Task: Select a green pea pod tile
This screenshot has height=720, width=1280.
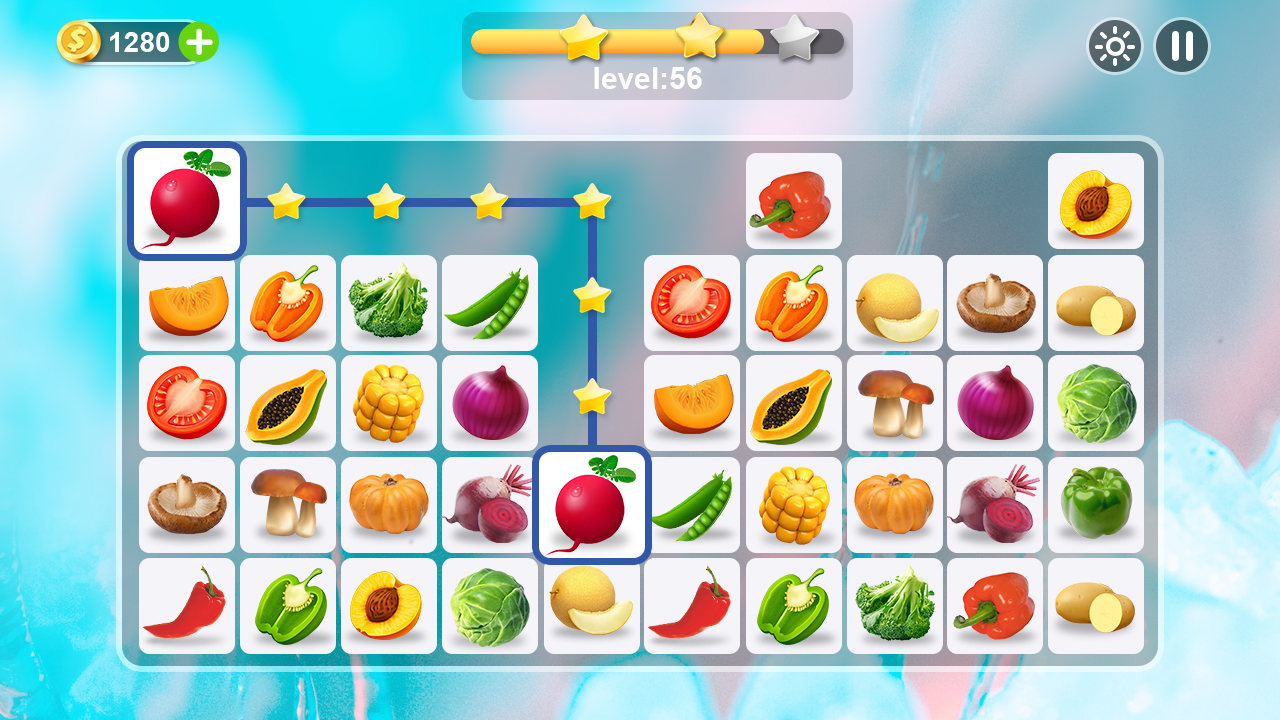Action: point(490,302)
